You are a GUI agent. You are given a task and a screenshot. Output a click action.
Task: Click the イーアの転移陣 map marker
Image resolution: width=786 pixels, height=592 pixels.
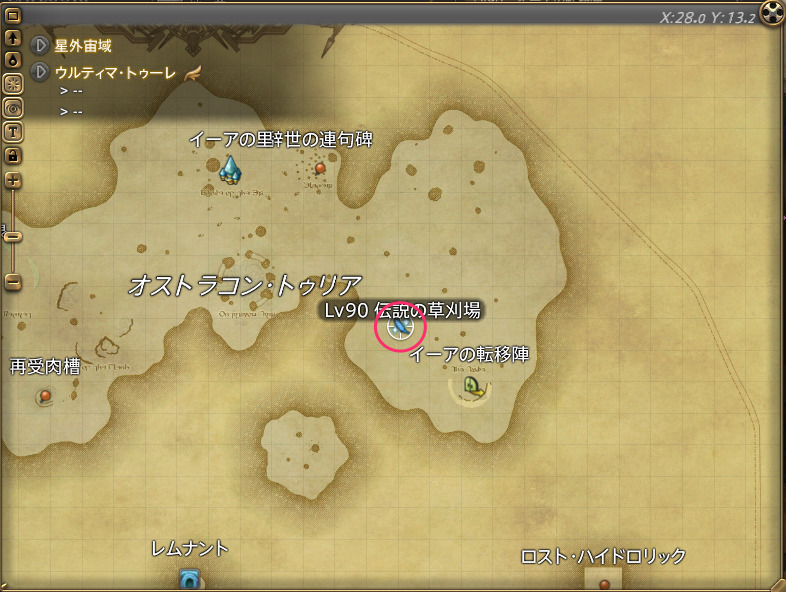click(x=473, y=386)
